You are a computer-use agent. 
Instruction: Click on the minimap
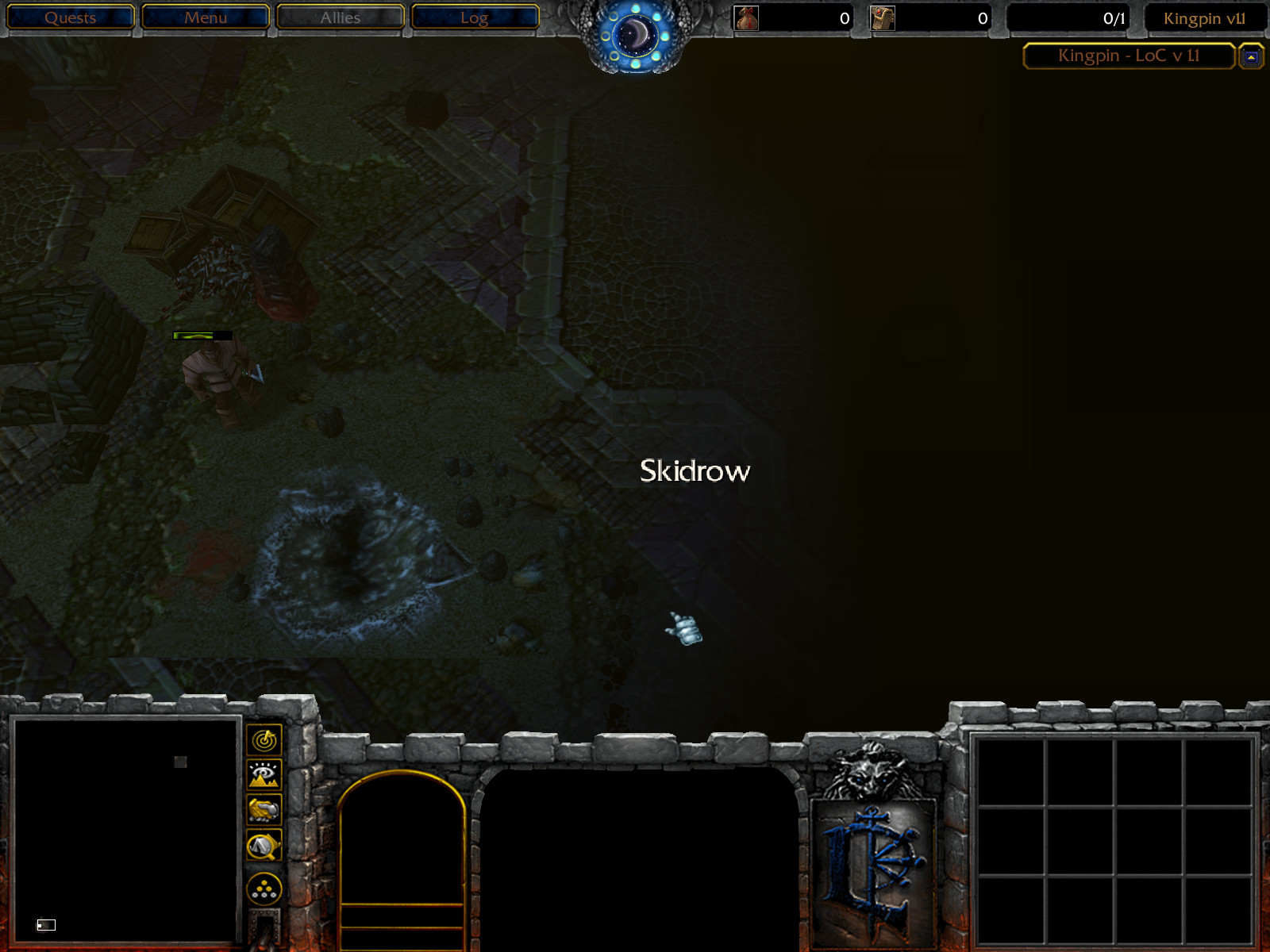[x=127, y=829]
